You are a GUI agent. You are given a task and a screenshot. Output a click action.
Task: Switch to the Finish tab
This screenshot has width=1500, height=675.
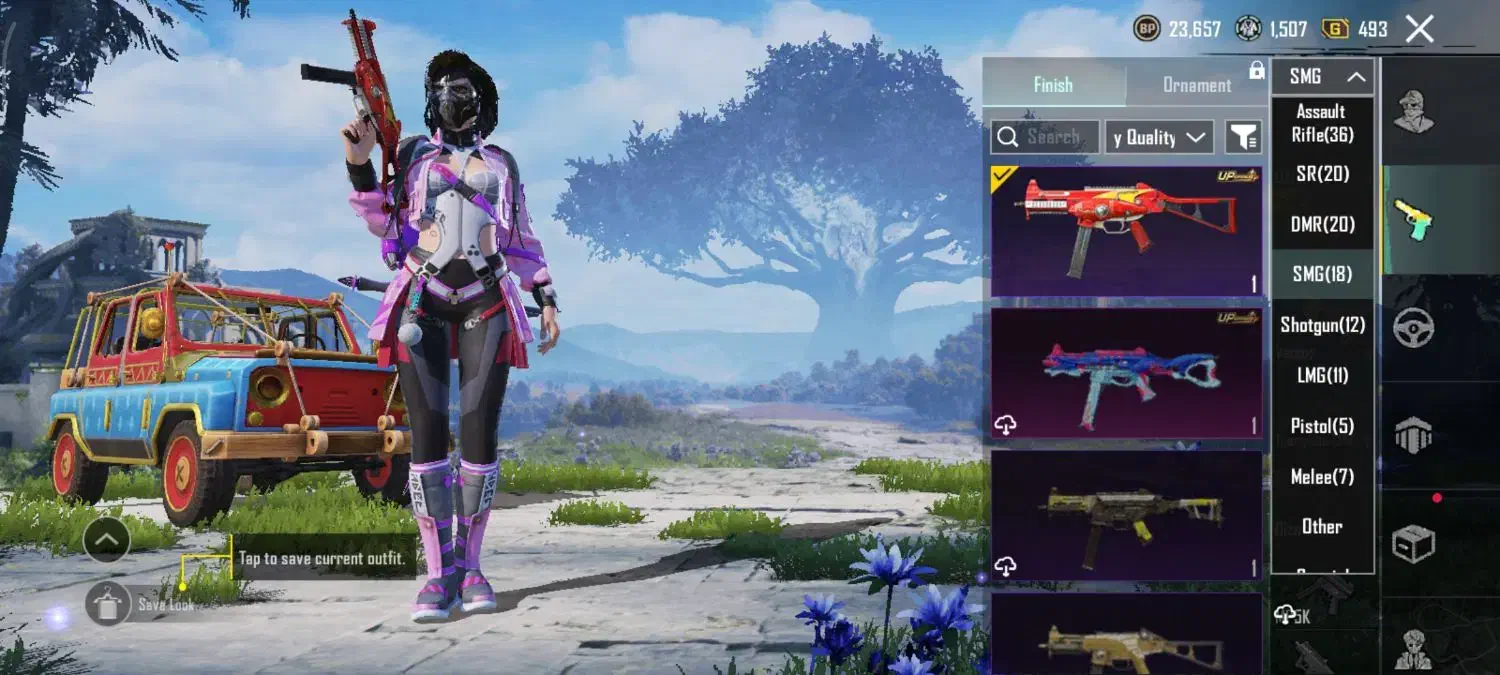click(x=1053, y=85)
